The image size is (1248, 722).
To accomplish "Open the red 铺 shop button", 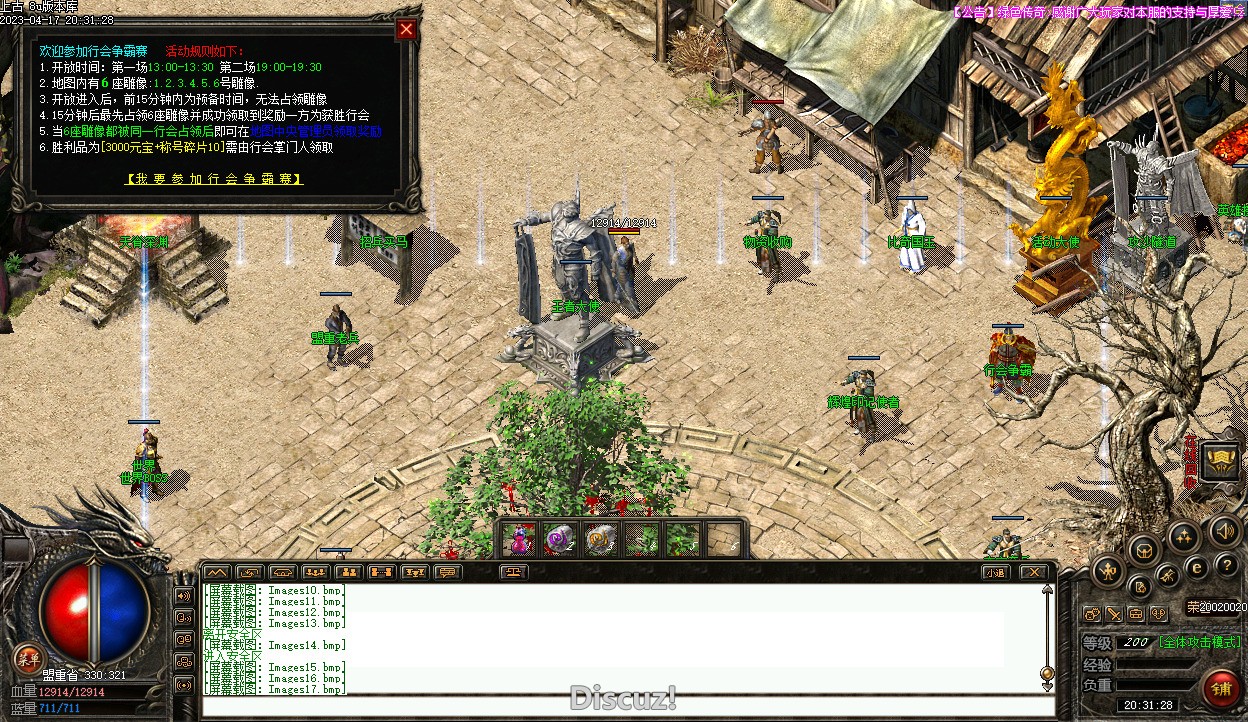I will pos(1221,689).
